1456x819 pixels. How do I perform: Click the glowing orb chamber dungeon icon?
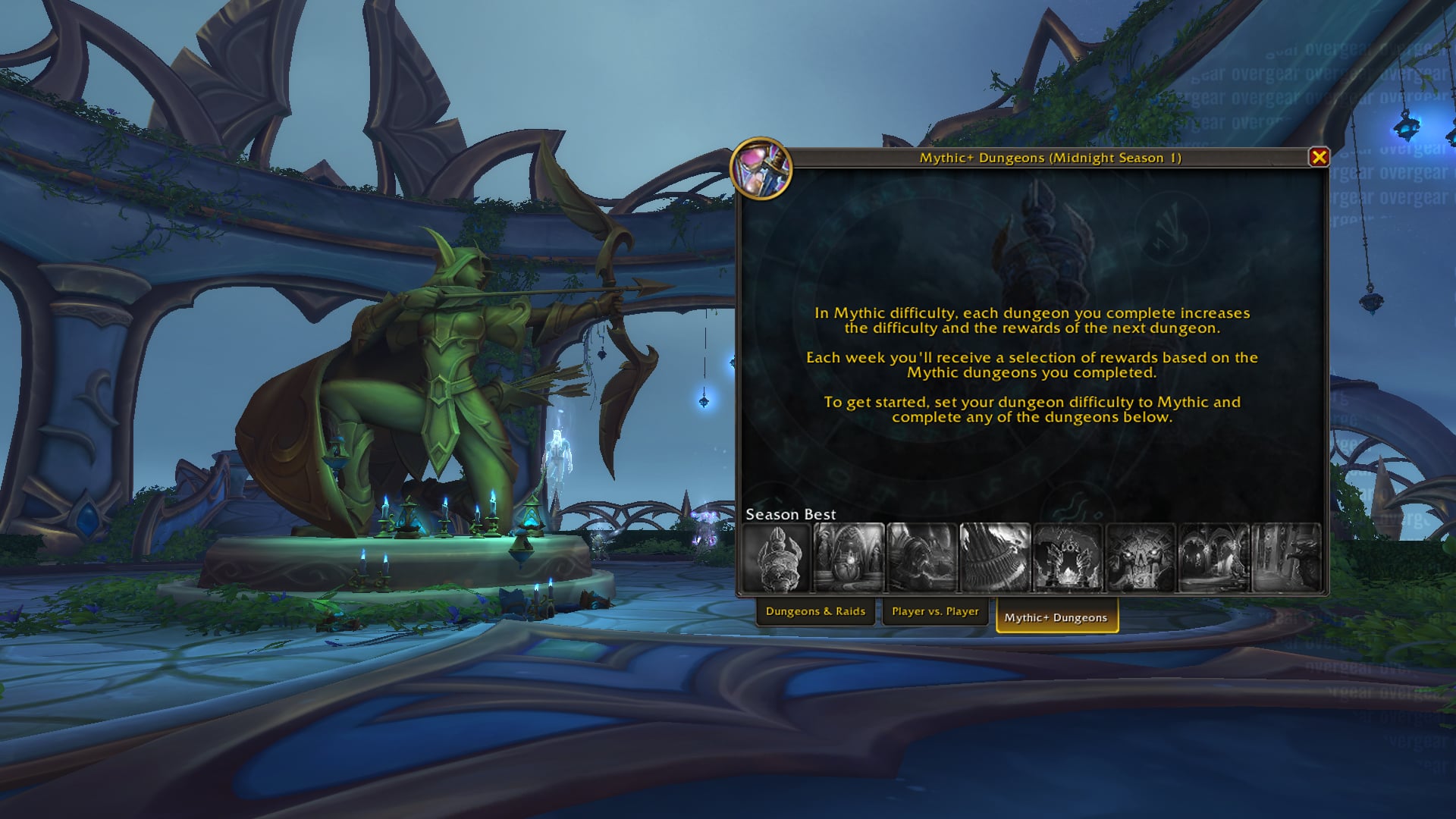click(849, 557)
